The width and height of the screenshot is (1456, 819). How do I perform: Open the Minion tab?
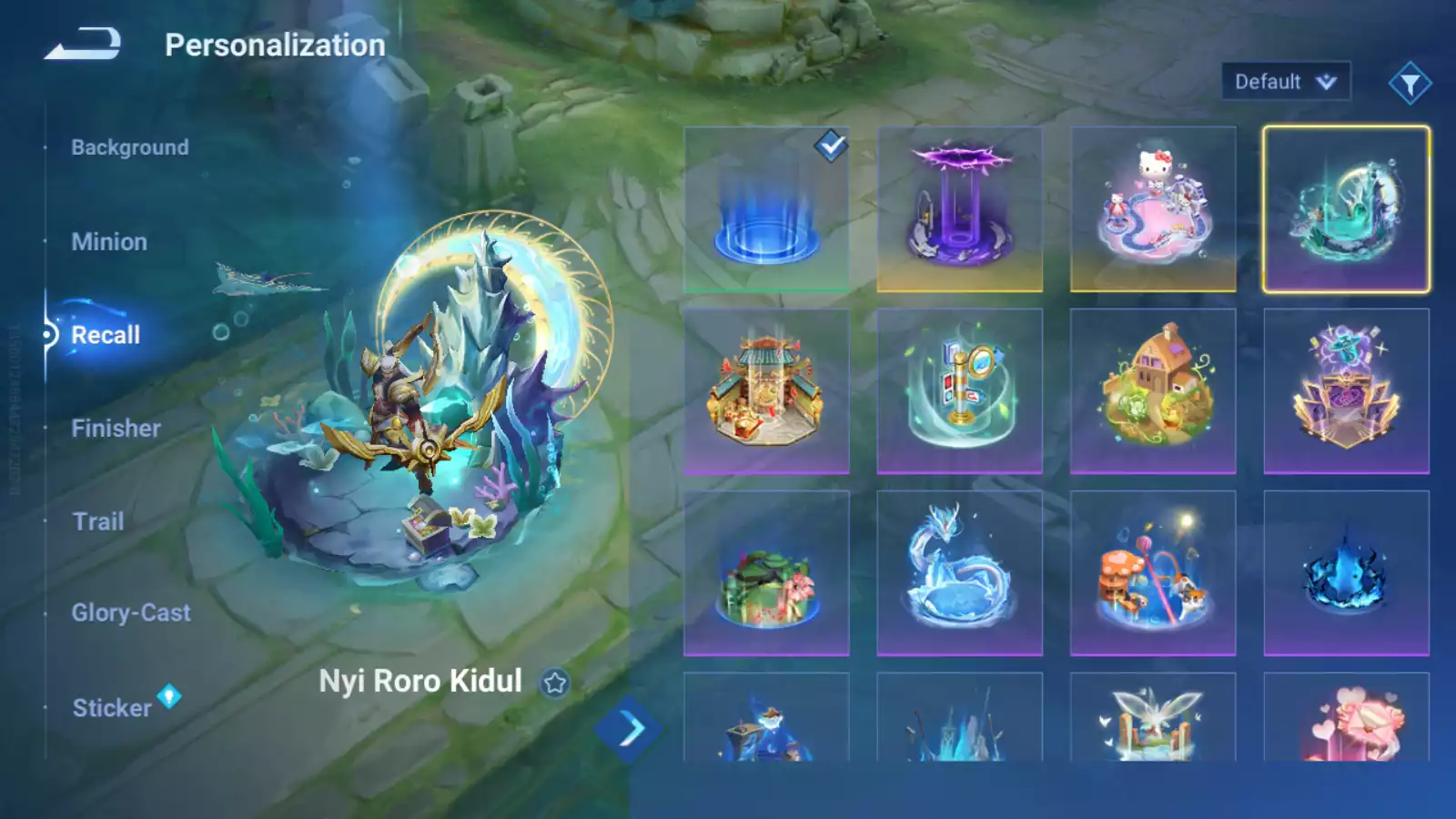coord(109,242)
